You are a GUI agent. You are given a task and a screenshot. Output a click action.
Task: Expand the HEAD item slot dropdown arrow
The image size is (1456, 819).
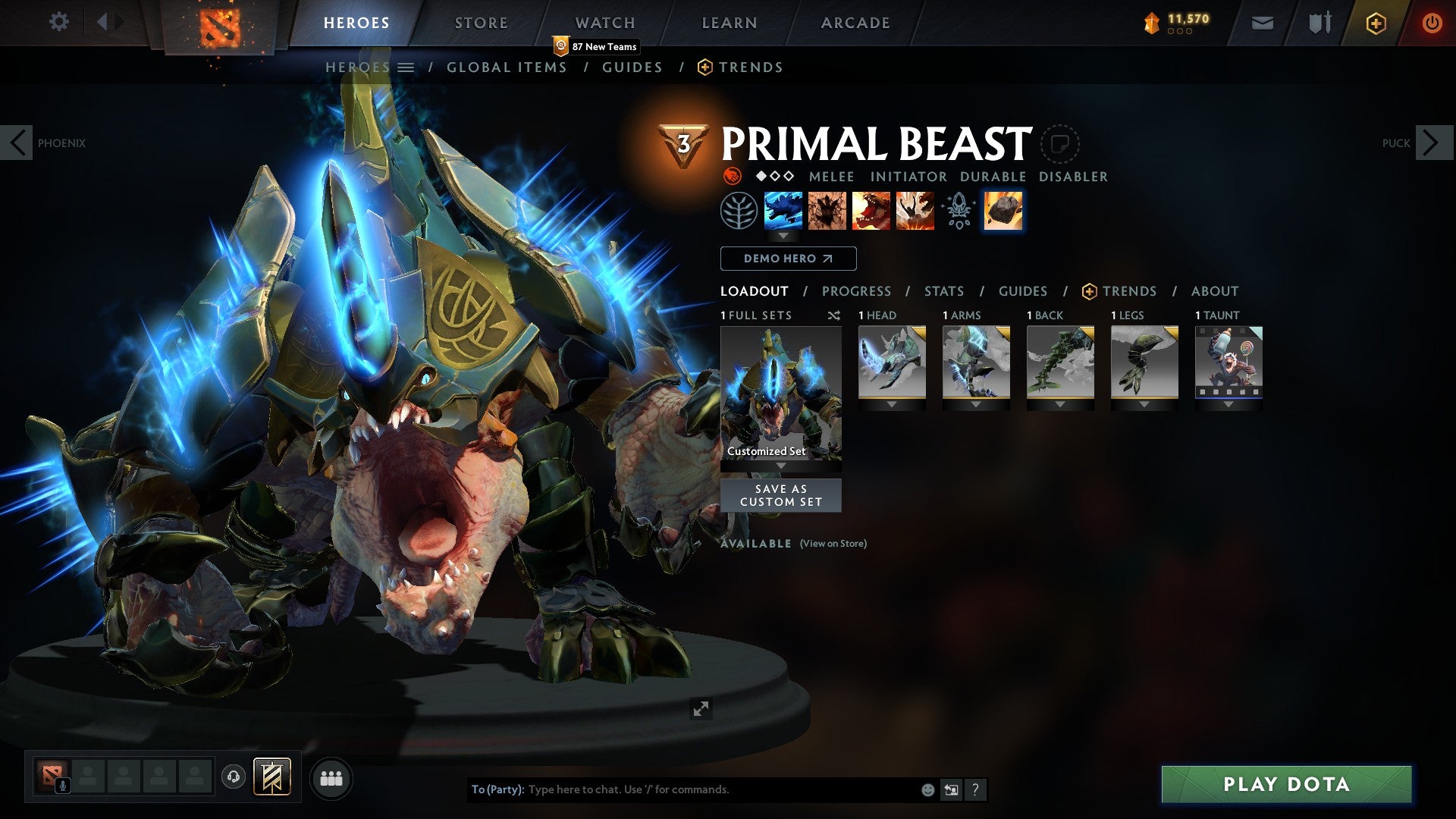892,404
